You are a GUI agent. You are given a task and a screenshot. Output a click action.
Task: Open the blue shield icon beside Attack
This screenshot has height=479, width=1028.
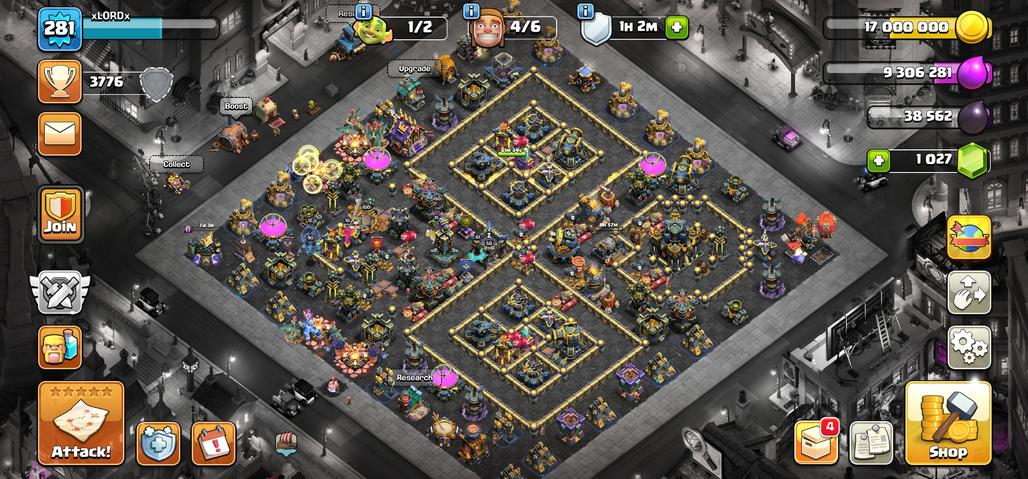[158, 442]
